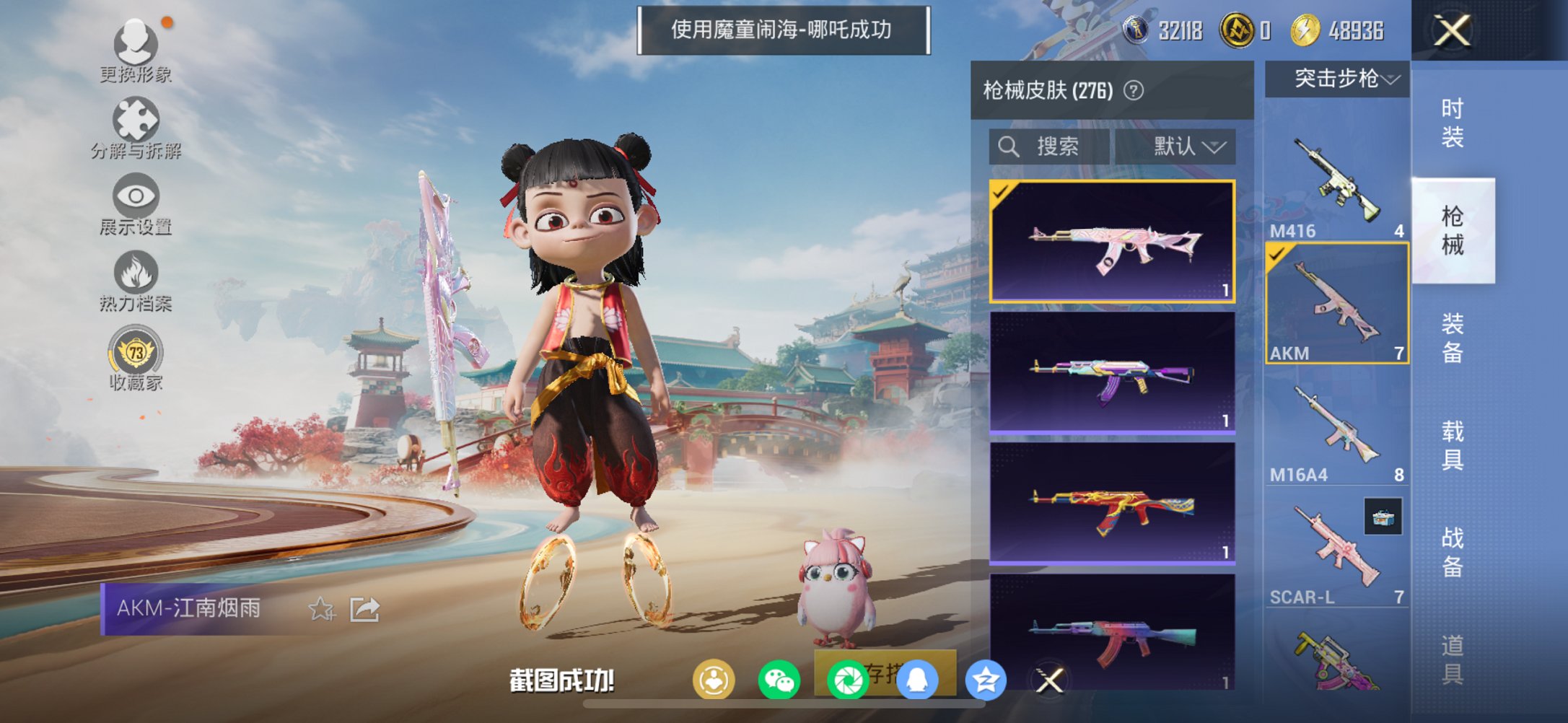Open the 默认 sort order dropdown
The width and height of the screenshot is (1568, 723).
[1183, 146]
